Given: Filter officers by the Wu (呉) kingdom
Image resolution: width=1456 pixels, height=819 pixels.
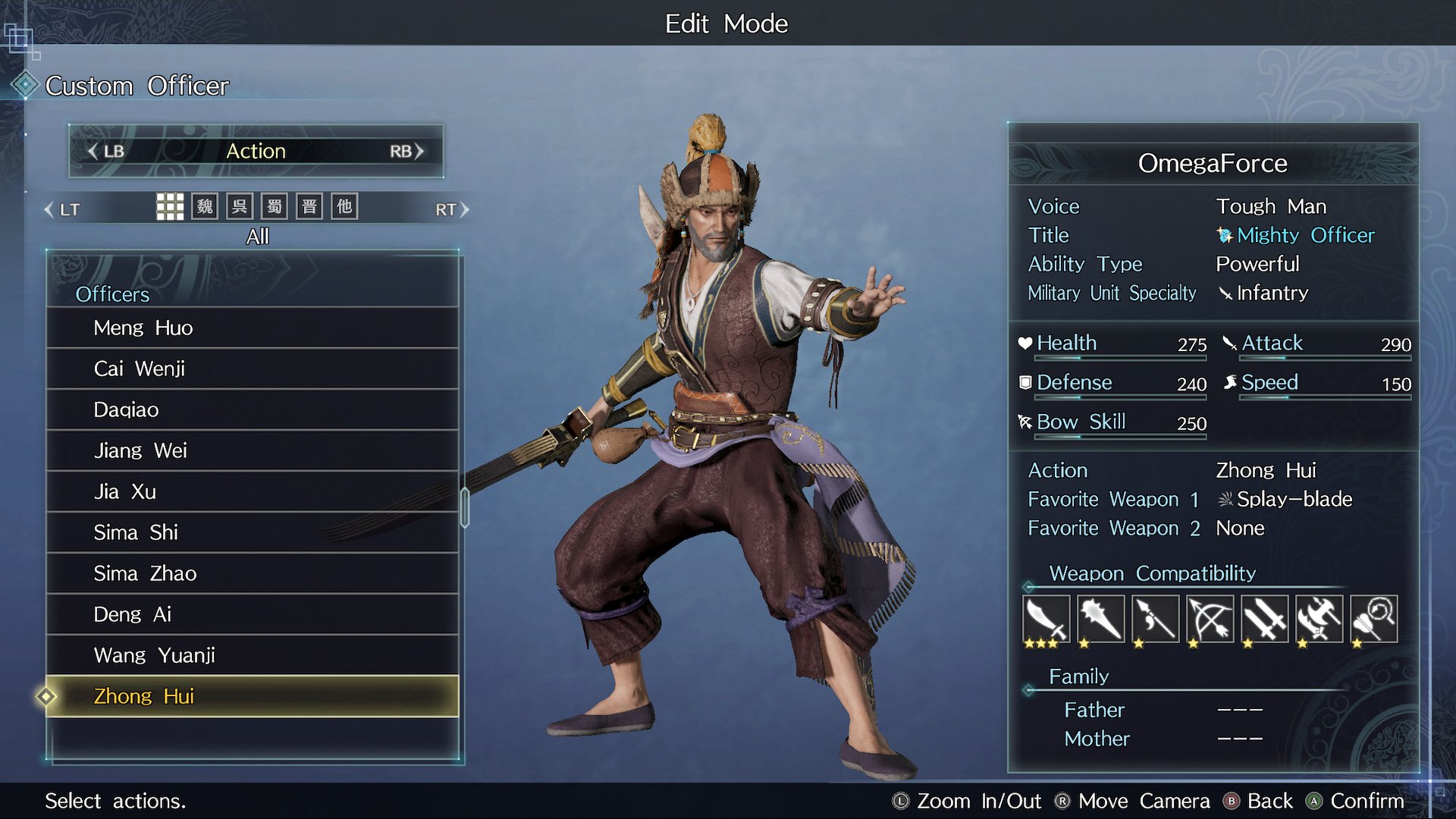Looking at the screenshot, I should [x=240, y=206].
